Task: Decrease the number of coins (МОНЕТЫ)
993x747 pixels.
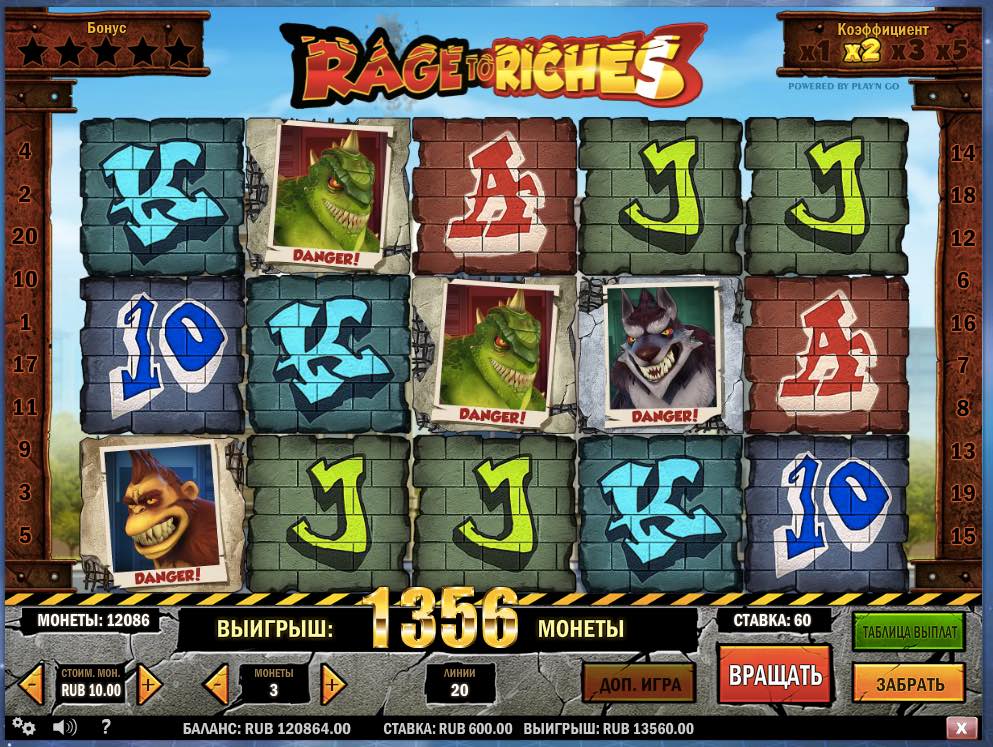Action: pos(216,685)
